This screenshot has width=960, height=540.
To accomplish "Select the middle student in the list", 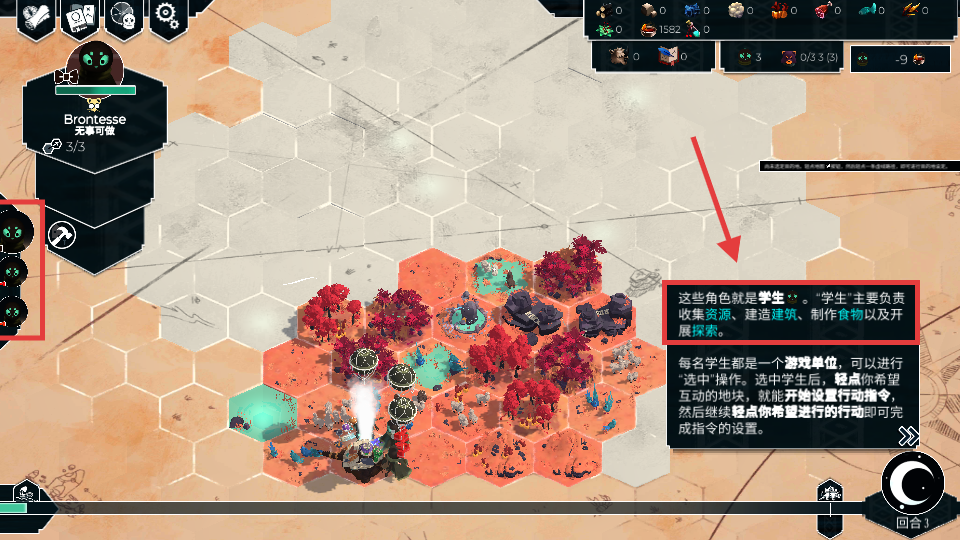I will tap(14, 271).
